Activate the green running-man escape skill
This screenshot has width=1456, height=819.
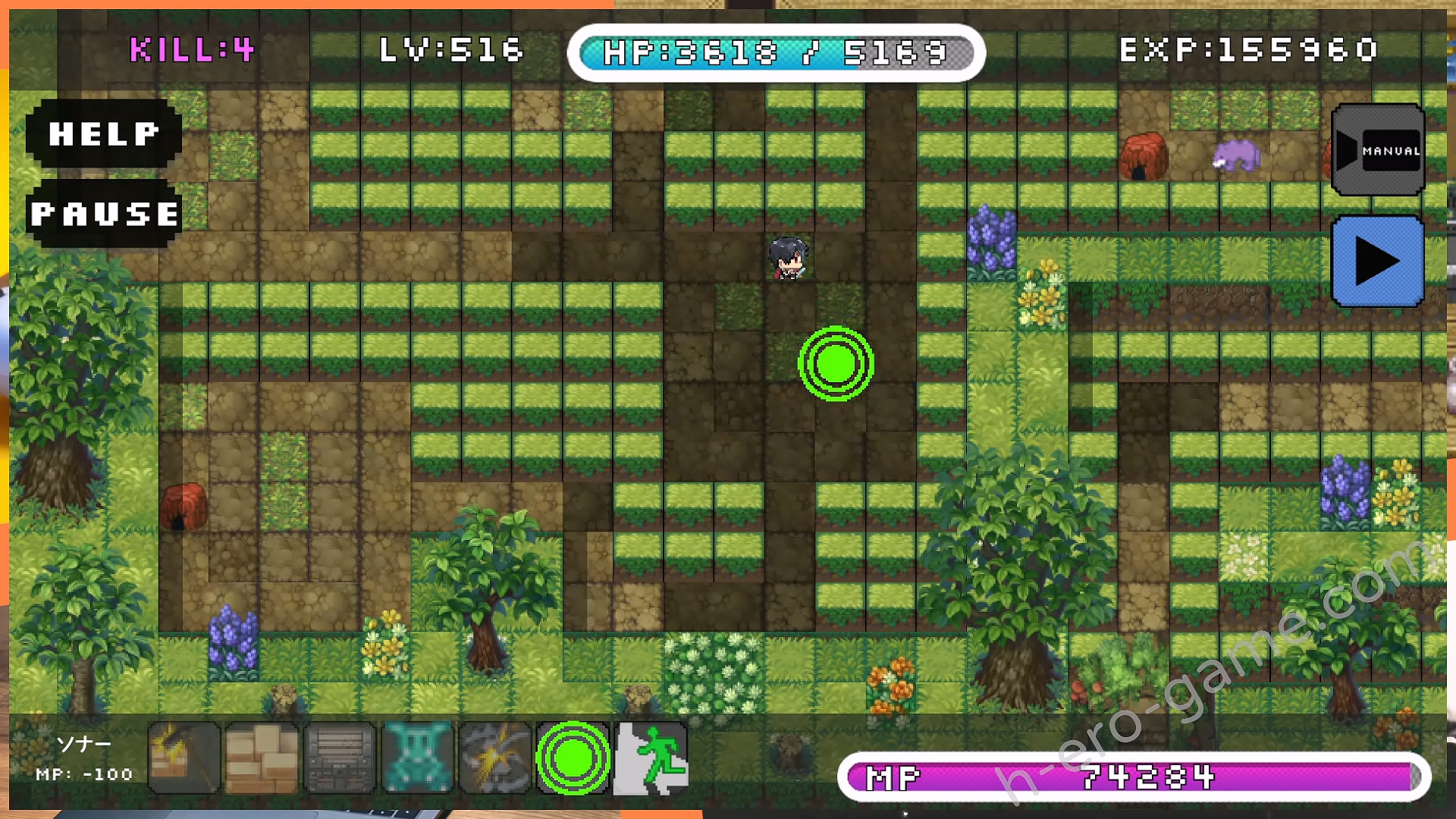[x=651, y=758]
